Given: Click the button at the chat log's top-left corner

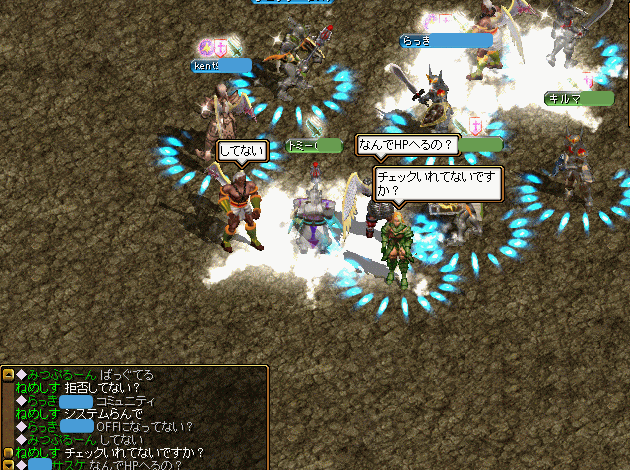Looking at the screenshot, I should coord(8,375).
